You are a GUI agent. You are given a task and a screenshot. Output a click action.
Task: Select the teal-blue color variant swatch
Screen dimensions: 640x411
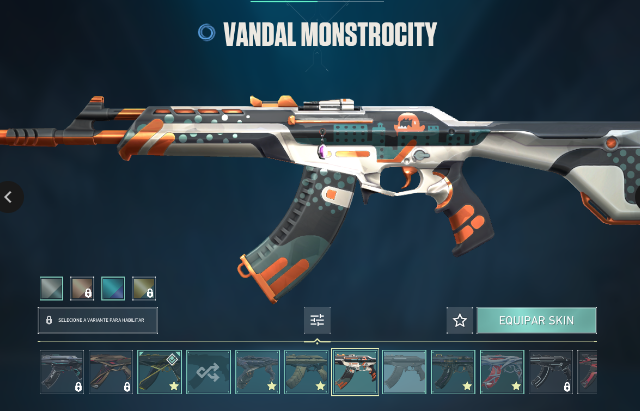(x=113, y=289)
